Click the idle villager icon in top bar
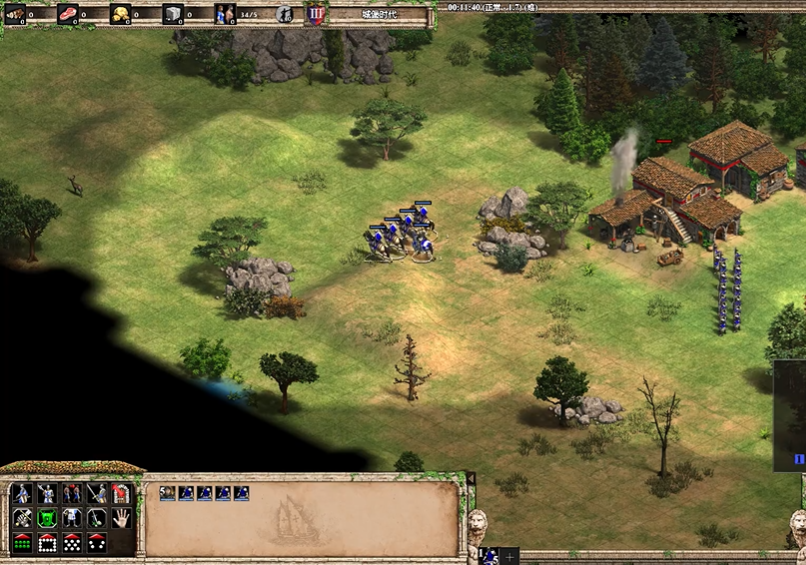Screen dimensions: 806x565 click(x=284, y=14)
